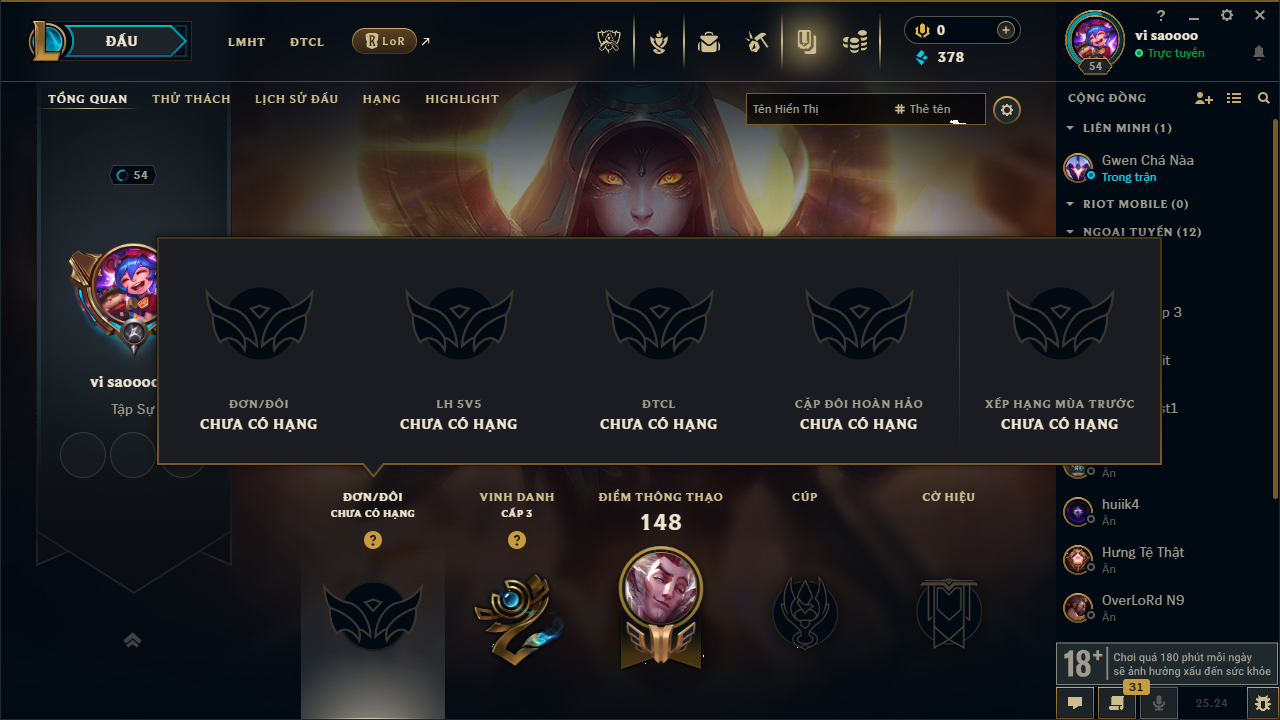Open the collection backpack icon
The height and width of the screenshot is (720, 1280).
tap(709, 42)
